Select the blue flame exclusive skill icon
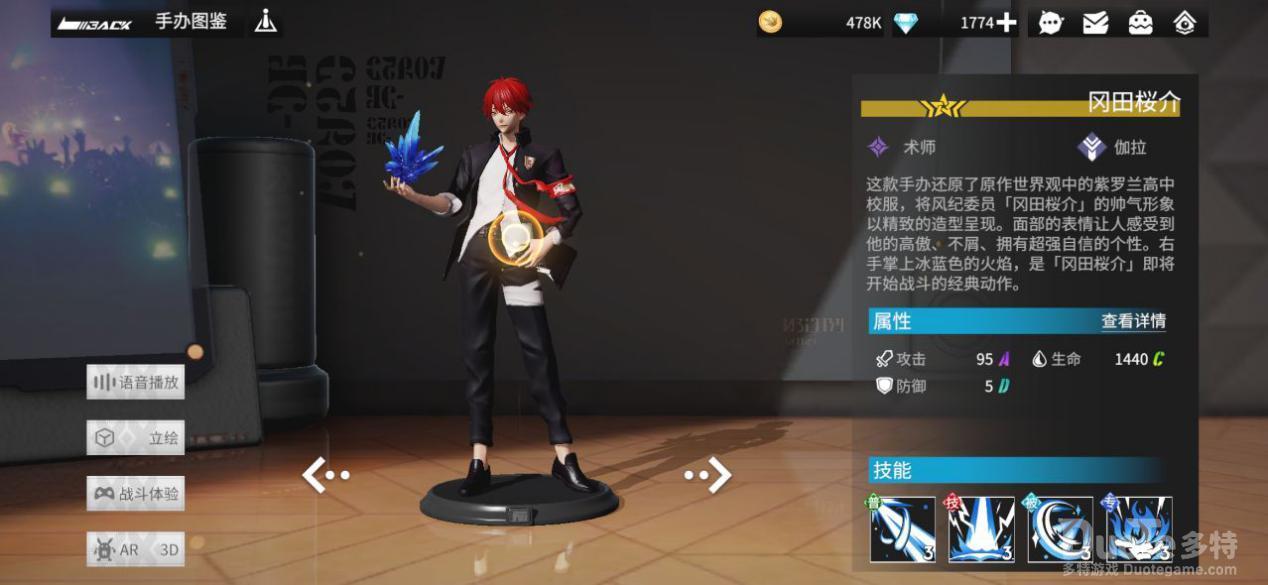 point(1139,529)
